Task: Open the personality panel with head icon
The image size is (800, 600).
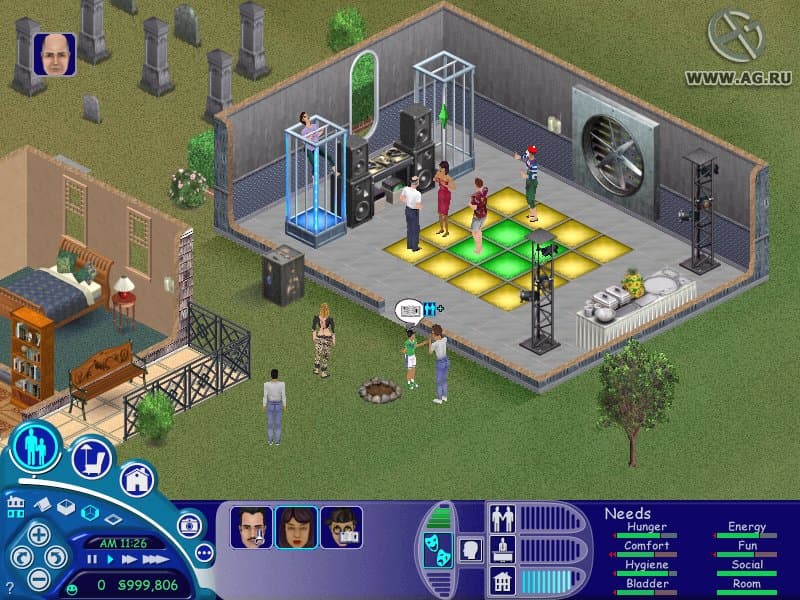Action: 470,549
